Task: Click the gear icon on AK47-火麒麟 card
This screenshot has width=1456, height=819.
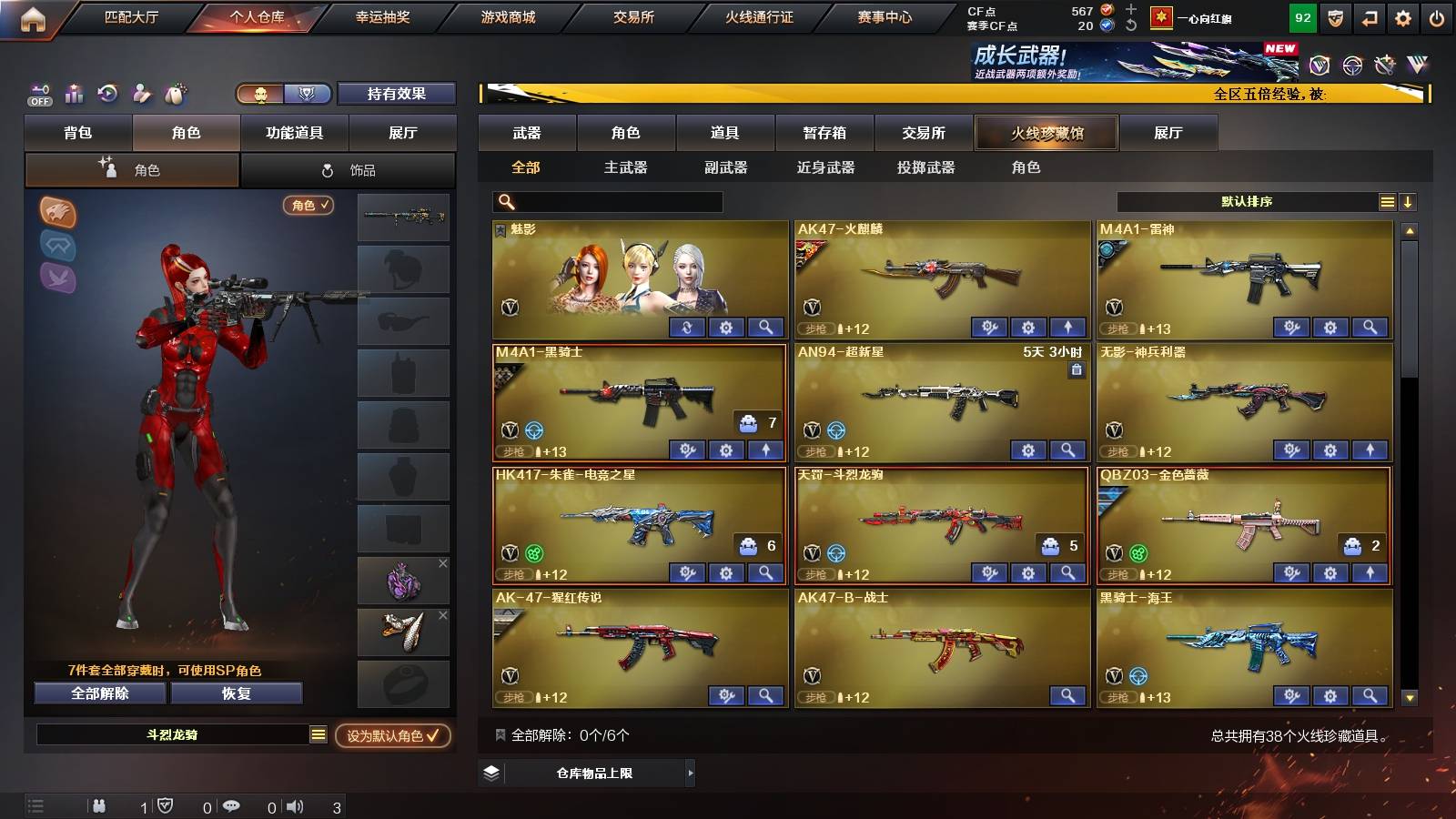Action: pyautogui.click(x=1027, y=327)
